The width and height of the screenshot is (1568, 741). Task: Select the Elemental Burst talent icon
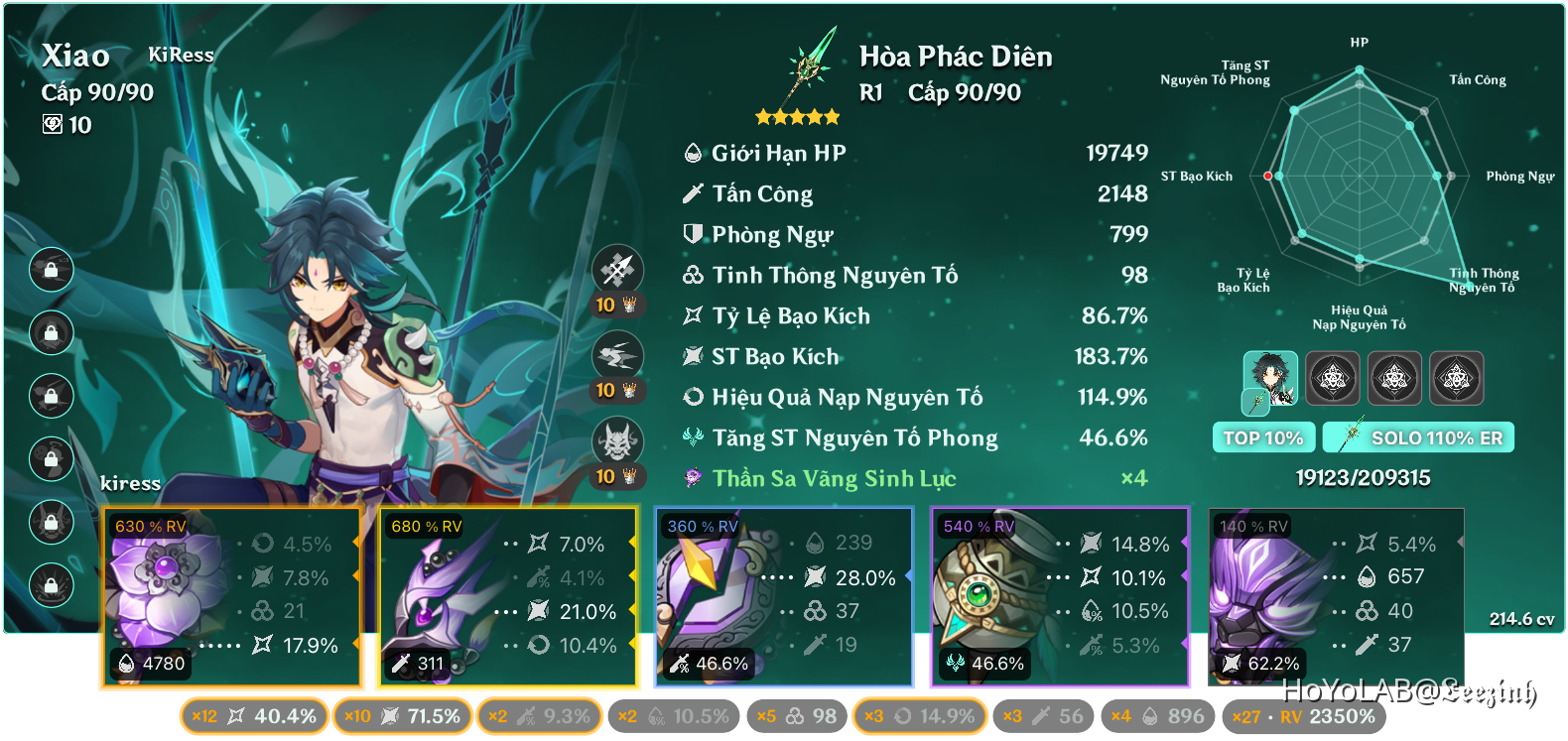[617, 439]
